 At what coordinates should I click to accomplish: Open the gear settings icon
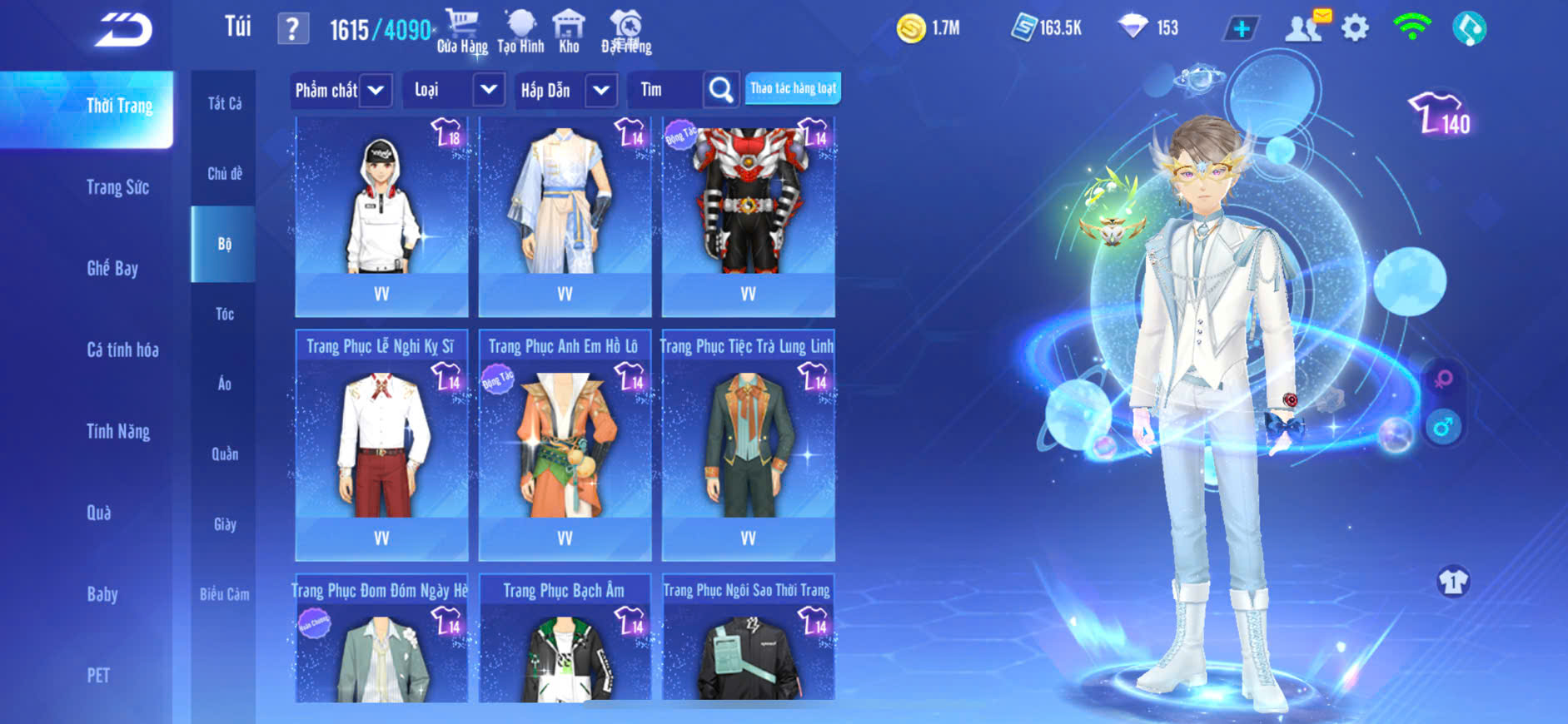[x=1355, y=28]
